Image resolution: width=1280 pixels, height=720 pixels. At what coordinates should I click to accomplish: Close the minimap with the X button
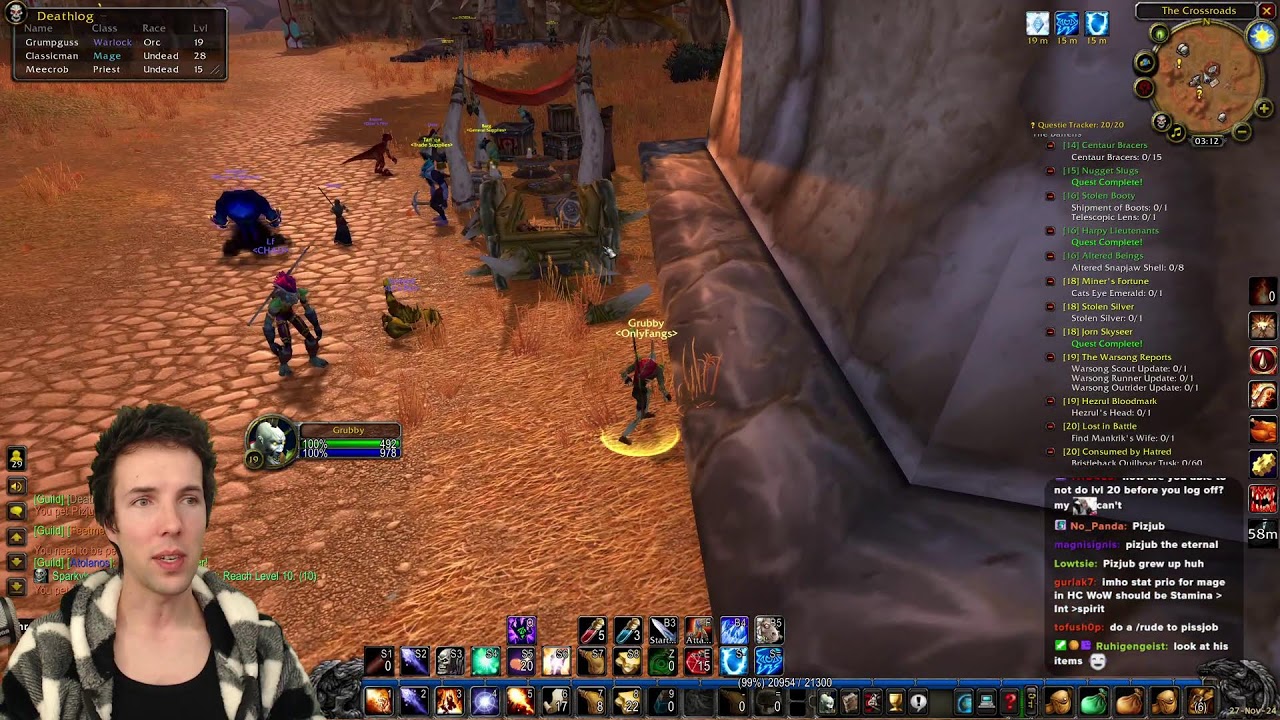(1266, 11)
